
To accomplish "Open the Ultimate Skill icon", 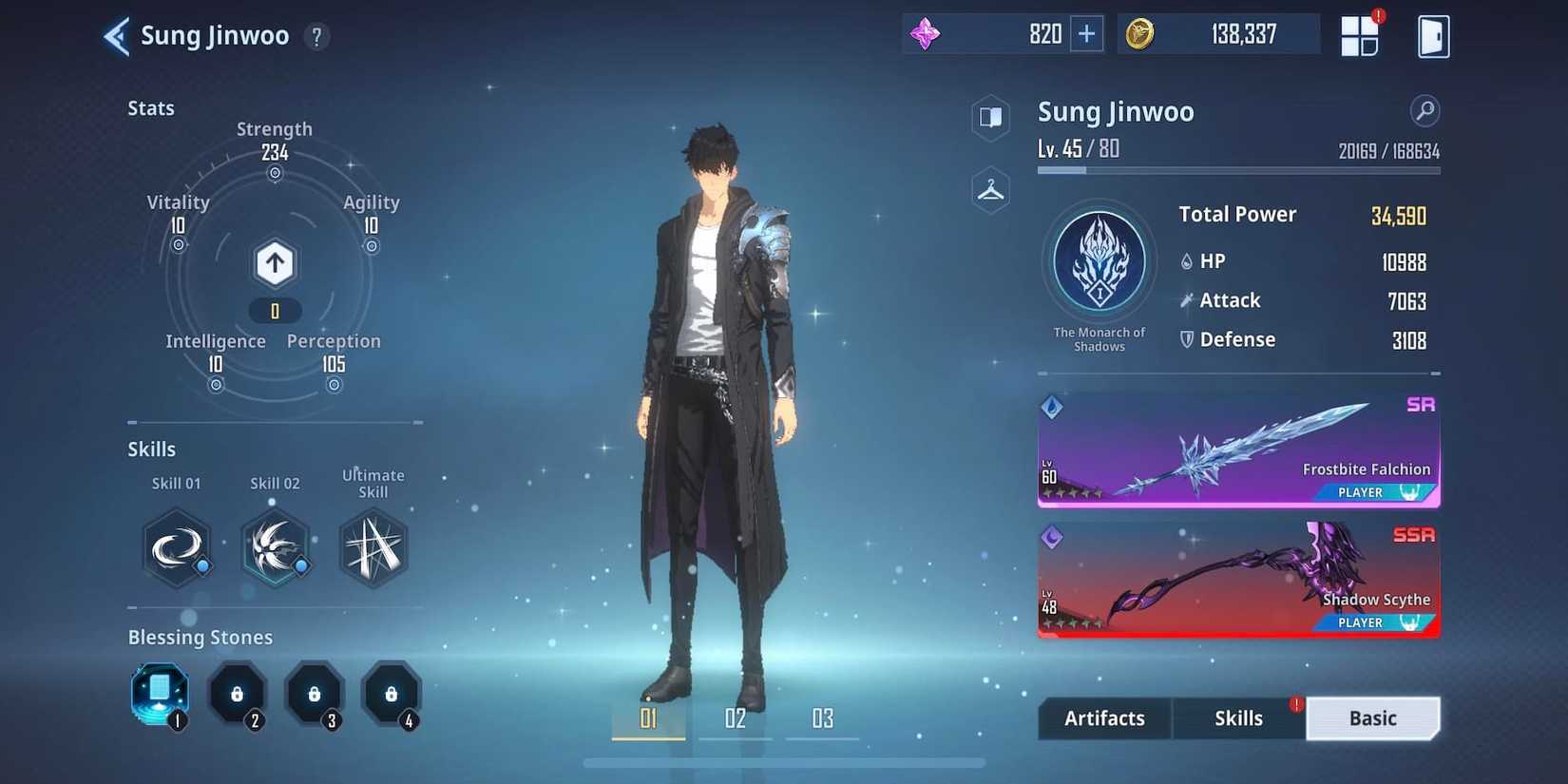I will [x=373, y=549].
